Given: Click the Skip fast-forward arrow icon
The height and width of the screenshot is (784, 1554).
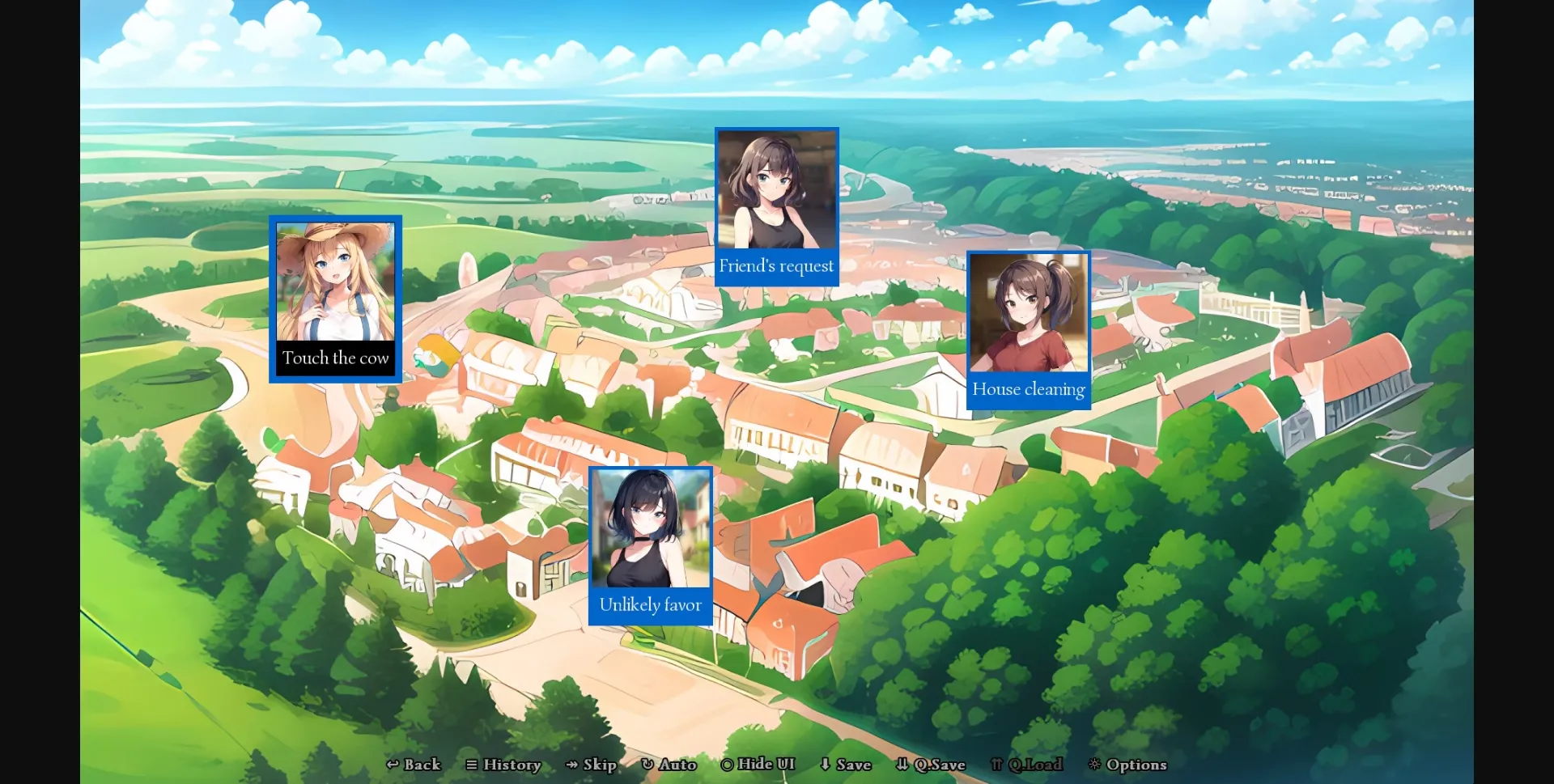Looking at the screenshot, I should pyautogui.click(x=571, y=765).
